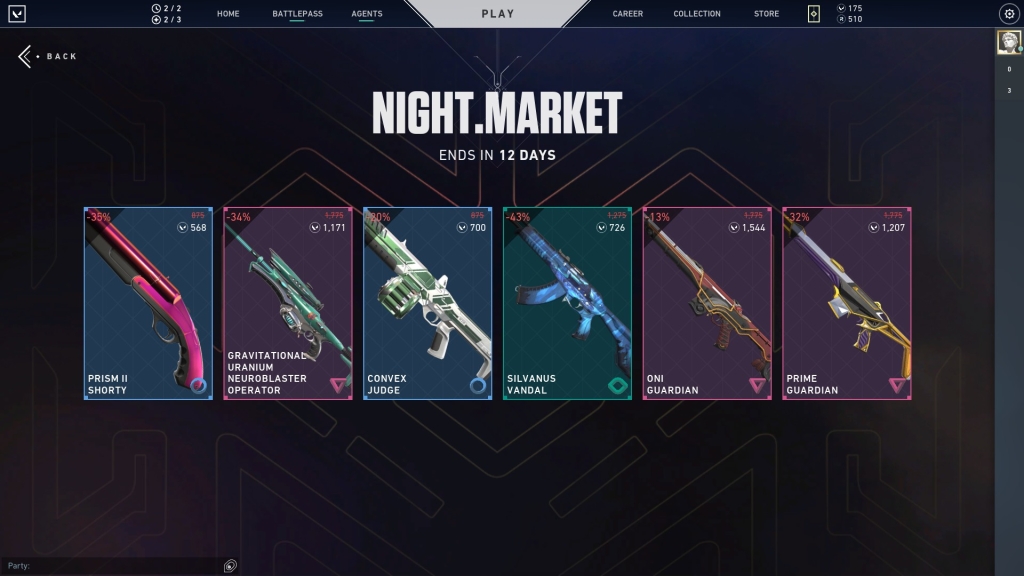Open the Store tab
This screenshot has height=576, width=1024.
click(x=767, y=14)
